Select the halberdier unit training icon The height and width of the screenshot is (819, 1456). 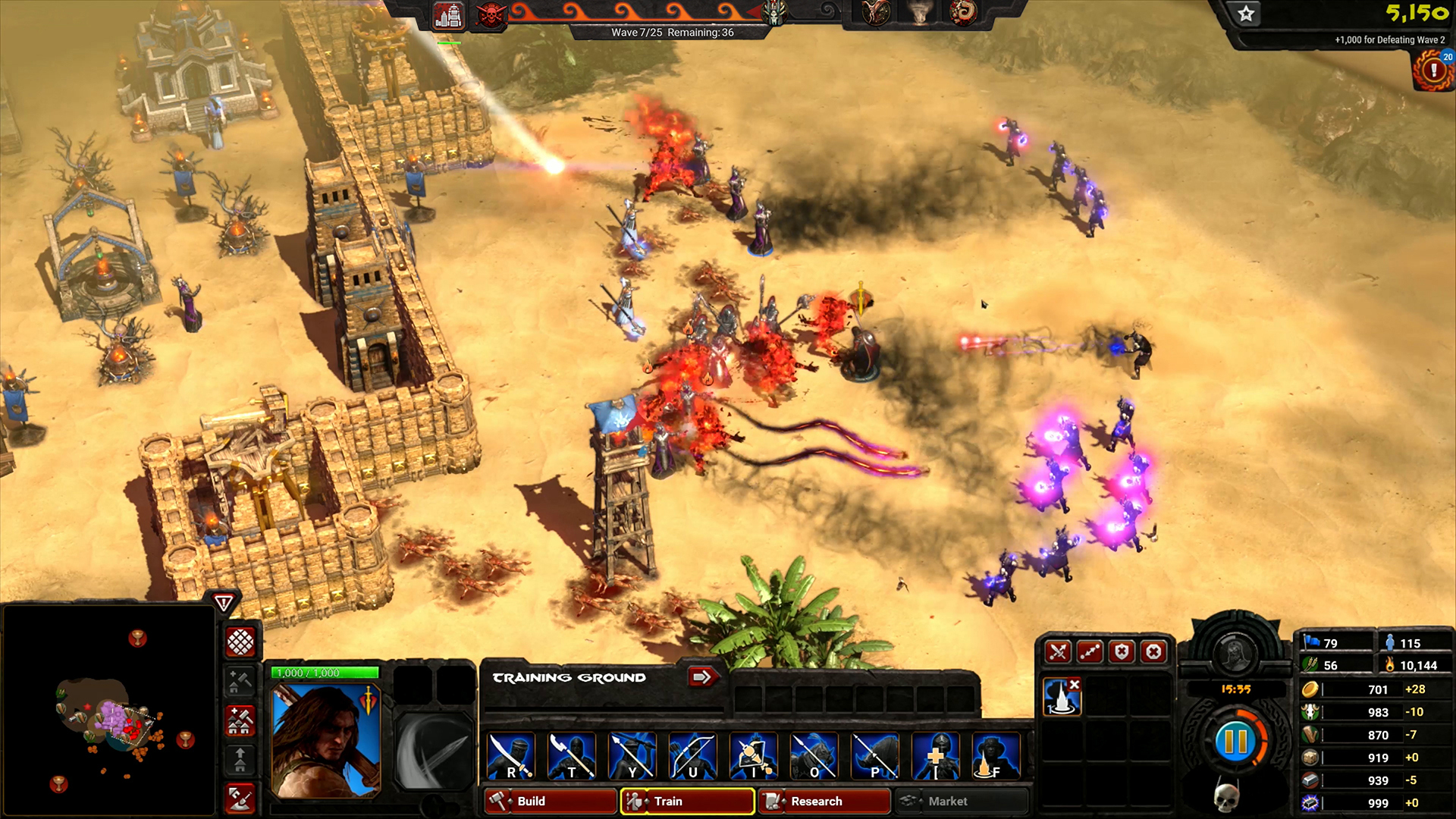pos(572,756)
